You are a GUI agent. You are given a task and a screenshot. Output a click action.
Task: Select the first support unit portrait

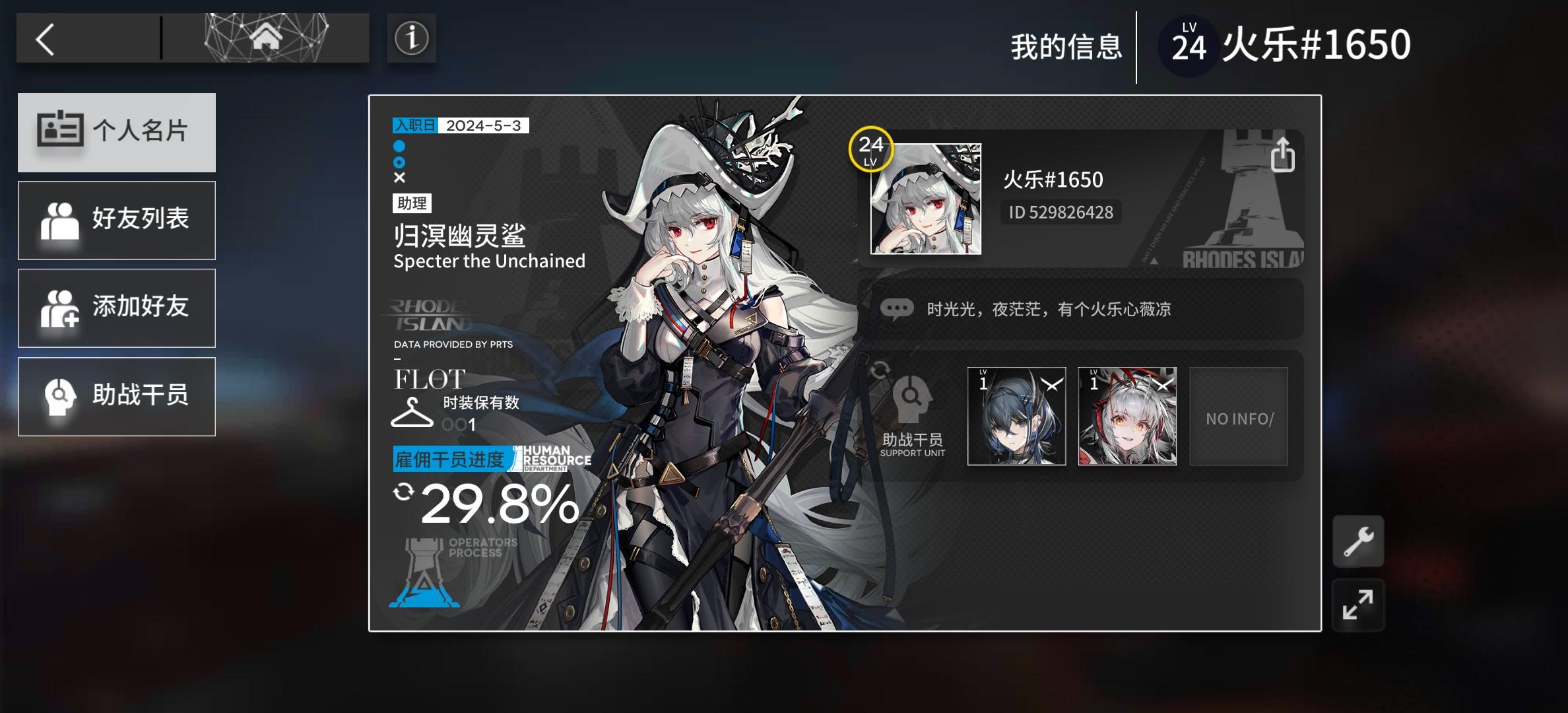pyautogui.click(x=1016, y=415)
